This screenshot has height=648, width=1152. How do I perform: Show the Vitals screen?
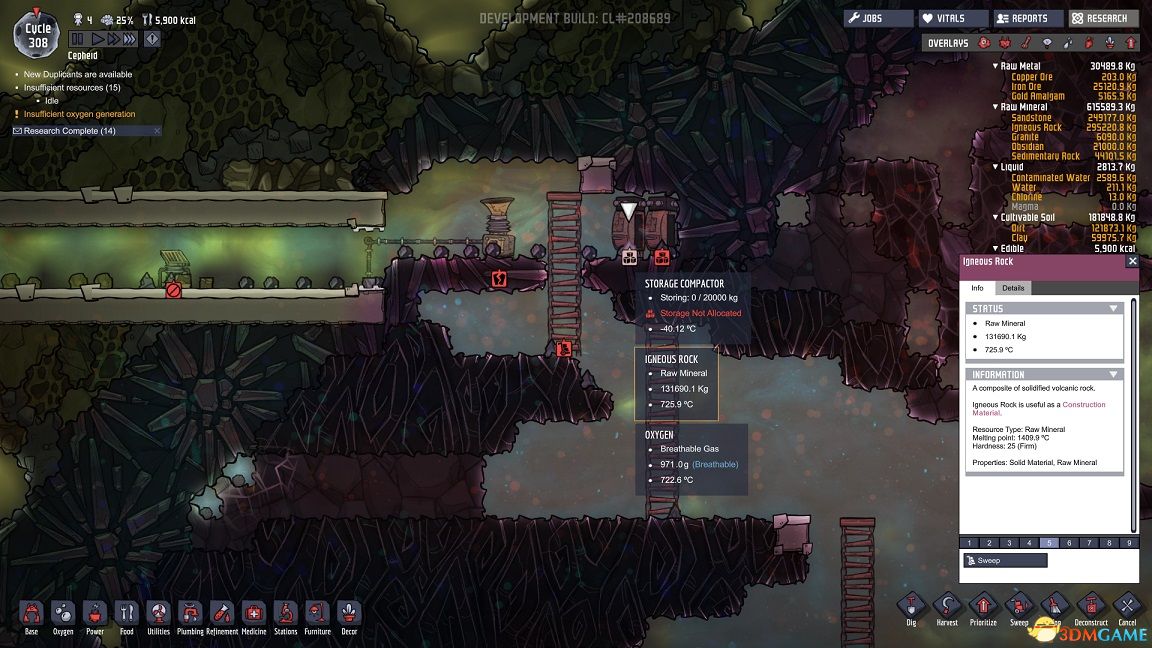[954, 18]
